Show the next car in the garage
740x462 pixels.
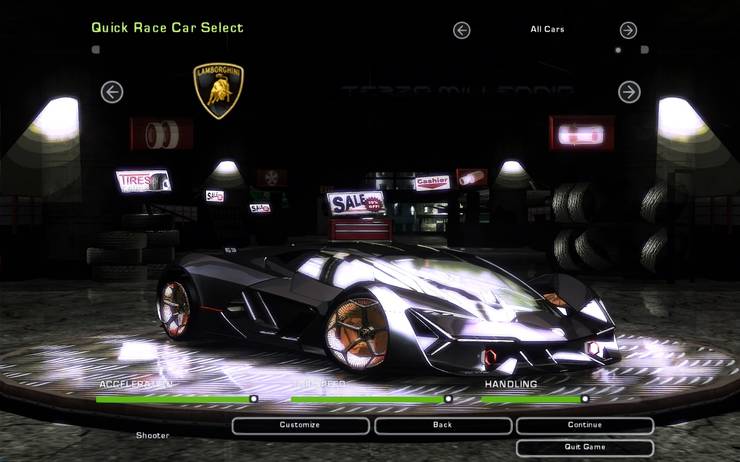coord(629,92)
